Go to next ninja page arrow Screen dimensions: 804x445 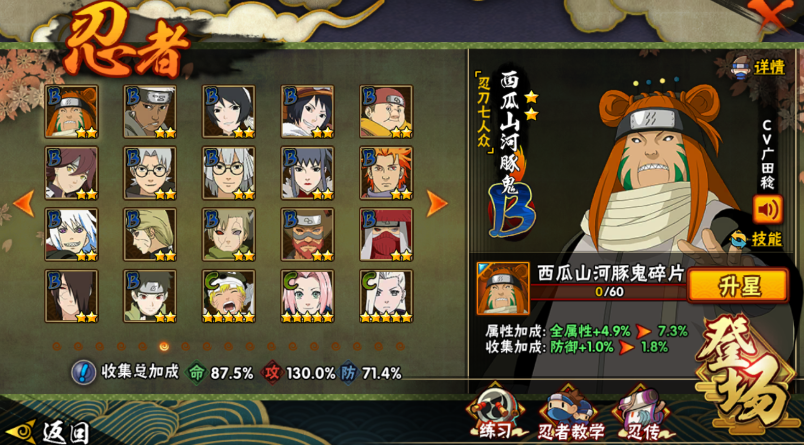coord(437,203)
